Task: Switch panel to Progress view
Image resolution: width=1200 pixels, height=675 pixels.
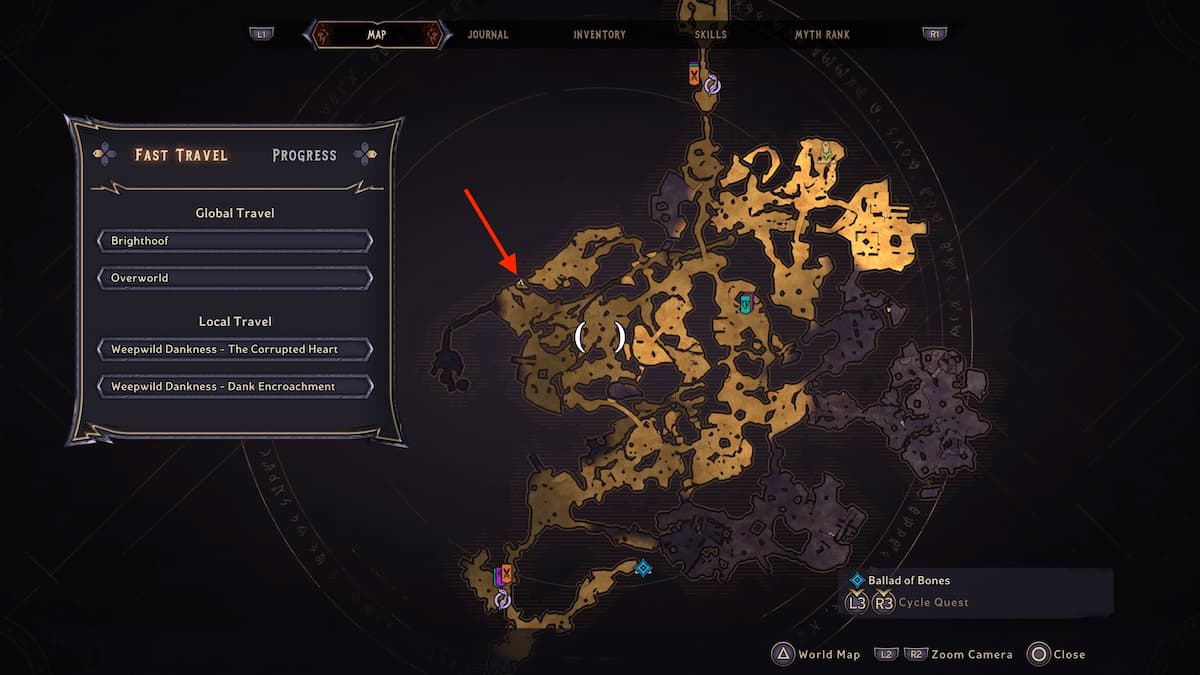Action: 304,155
